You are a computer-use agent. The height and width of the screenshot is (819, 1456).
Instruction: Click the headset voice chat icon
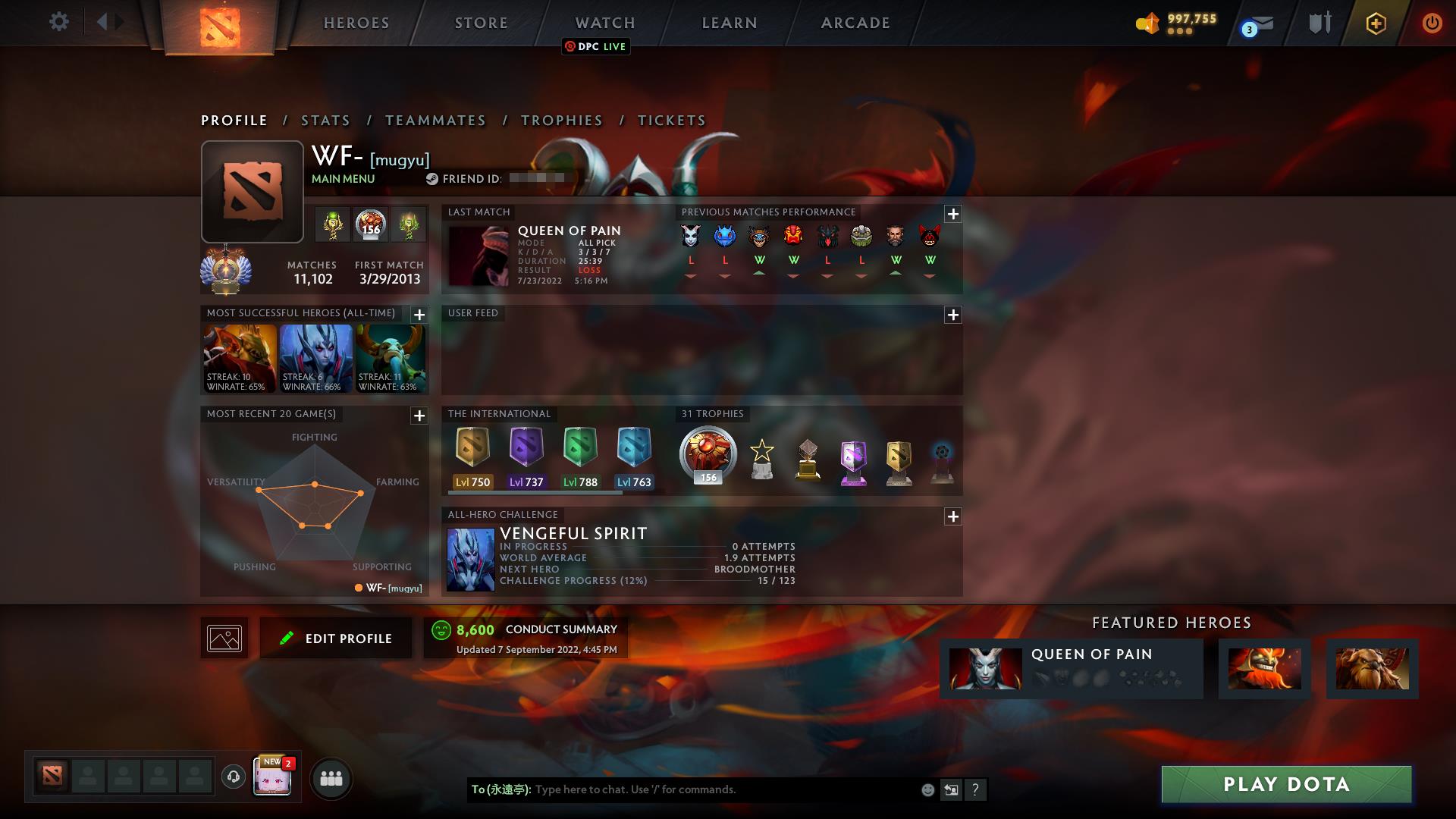point(233,777)
